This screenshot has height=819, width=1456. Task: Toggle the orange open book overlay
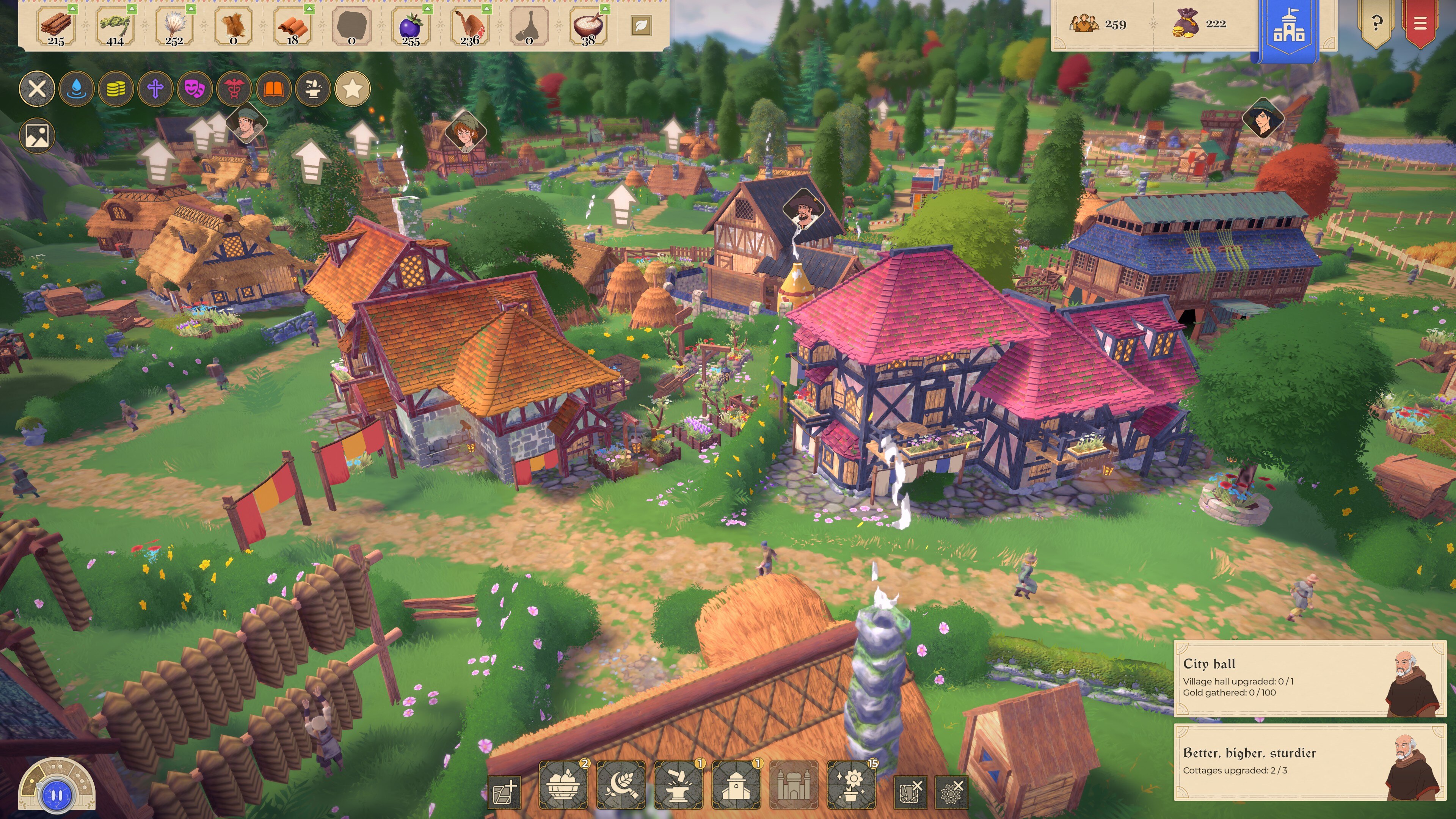[x=273, y=89]
